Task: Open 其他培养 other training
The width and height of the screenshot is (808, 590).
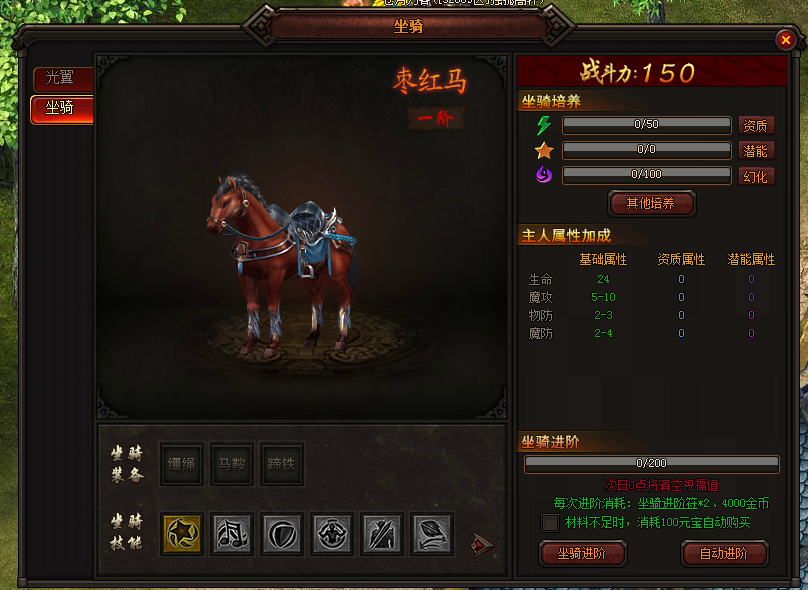Action: click(651, 203)
